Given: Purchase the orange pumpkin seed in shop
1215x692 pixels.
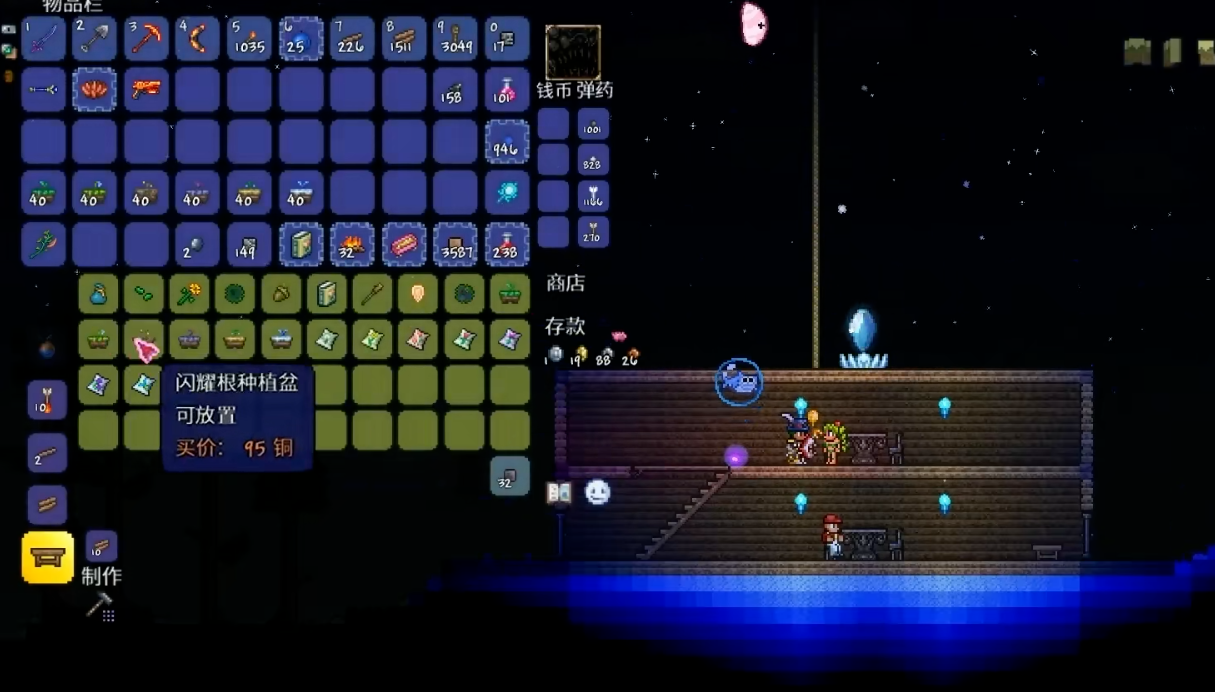Looking at the screenshot, I should point(418,295).
